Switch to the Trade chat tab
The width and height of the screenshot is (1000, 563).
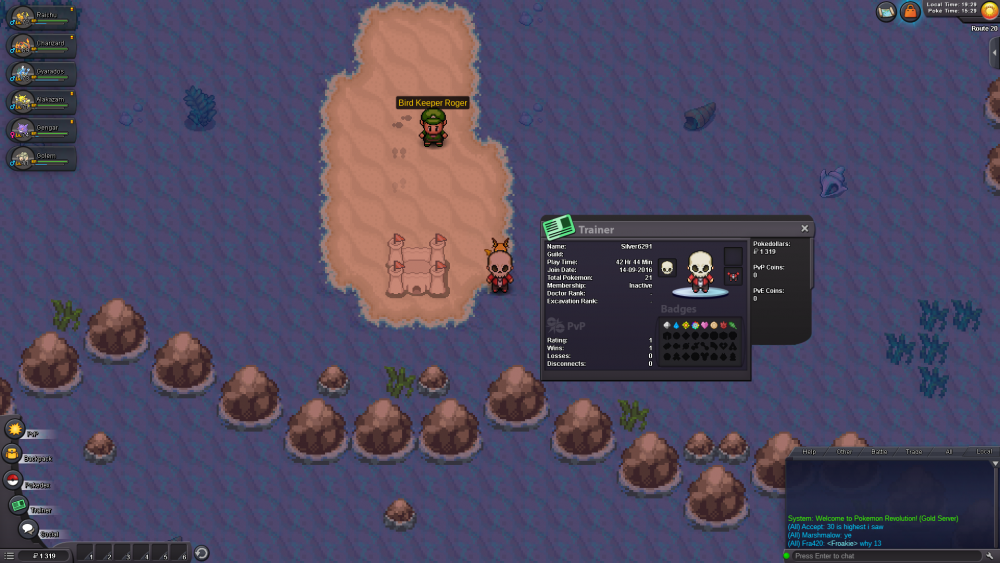[x=914, y=452]
